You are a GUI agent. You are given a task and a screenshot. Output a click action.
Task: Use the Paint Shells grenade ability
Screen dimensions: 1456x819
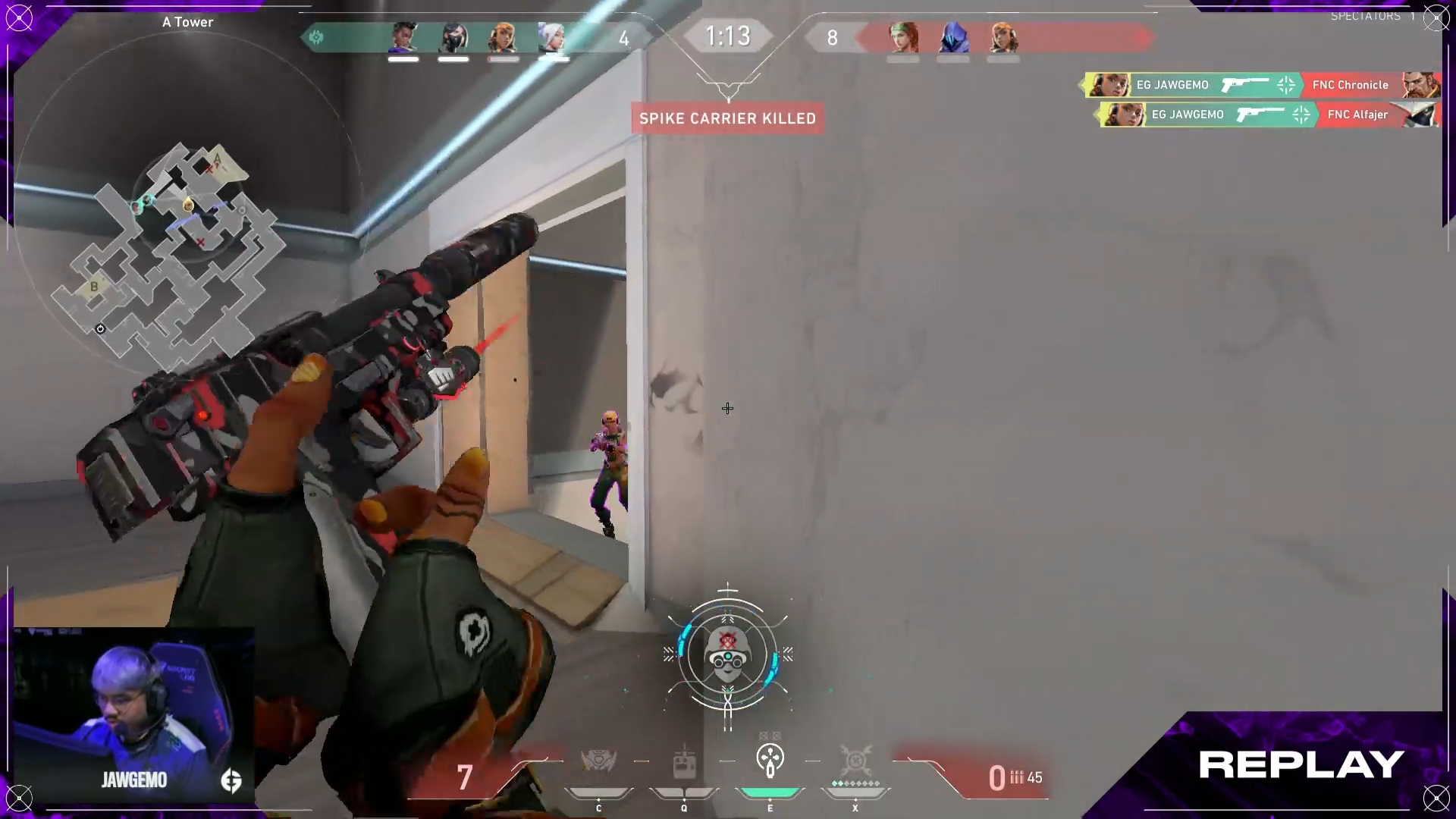770,760
